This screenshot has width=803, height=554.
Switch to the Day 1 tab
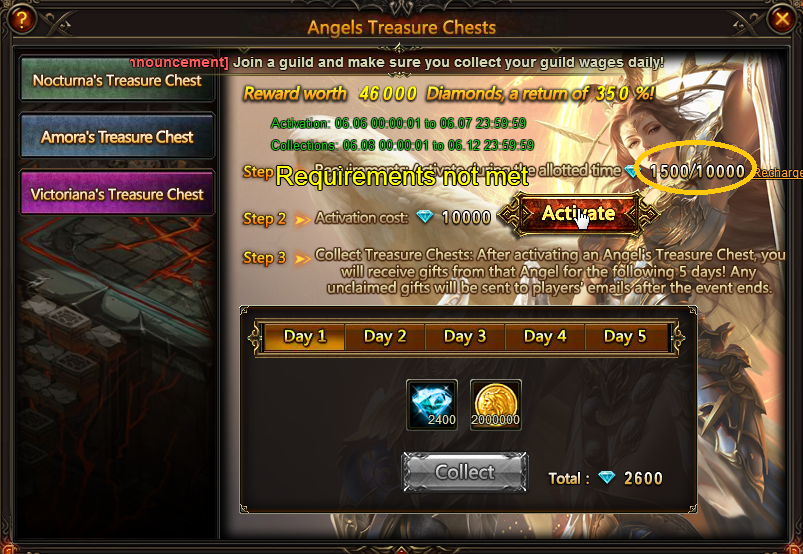click(305, 336)
